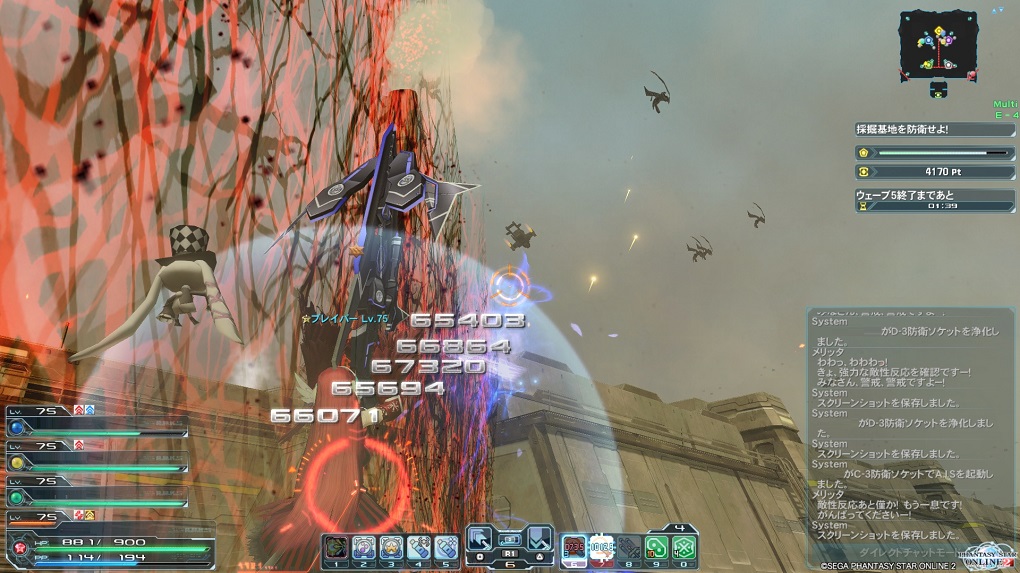Select the blue orb party member
Image resolution: width=1020 pixels, height=573 pixels.
[x=17, y=429]
